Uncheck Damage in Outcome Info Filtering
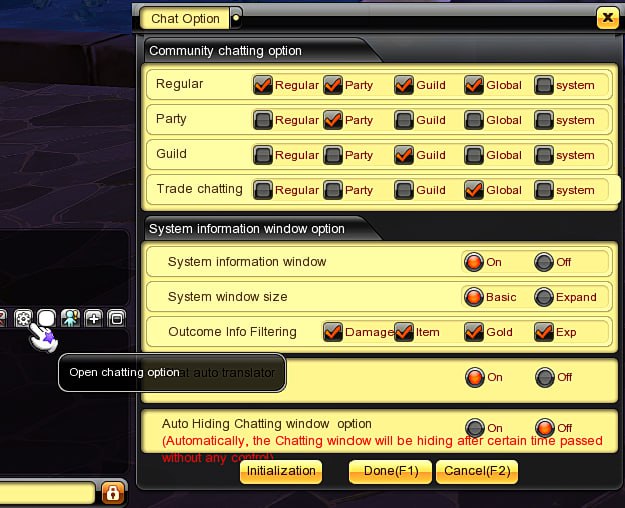 [333, 332]
